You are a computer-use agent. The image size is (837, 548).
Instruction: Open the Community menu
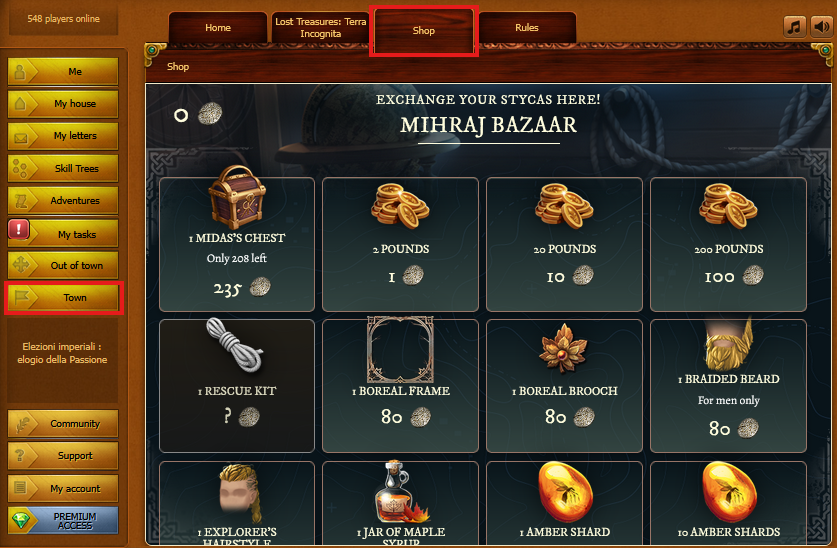point(63,424)
